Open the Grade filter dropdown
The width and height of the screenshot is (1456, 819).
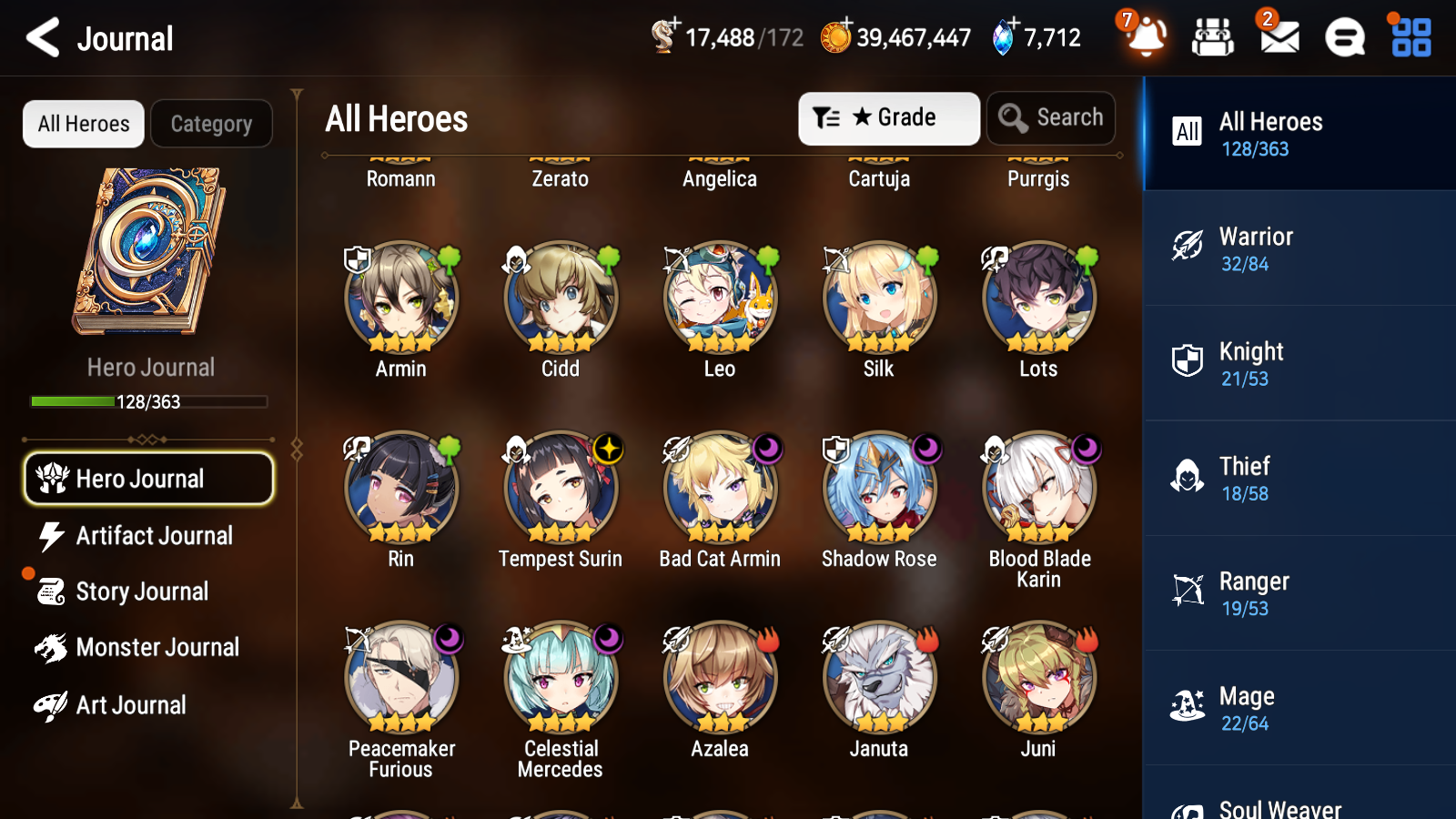[888, 117]
